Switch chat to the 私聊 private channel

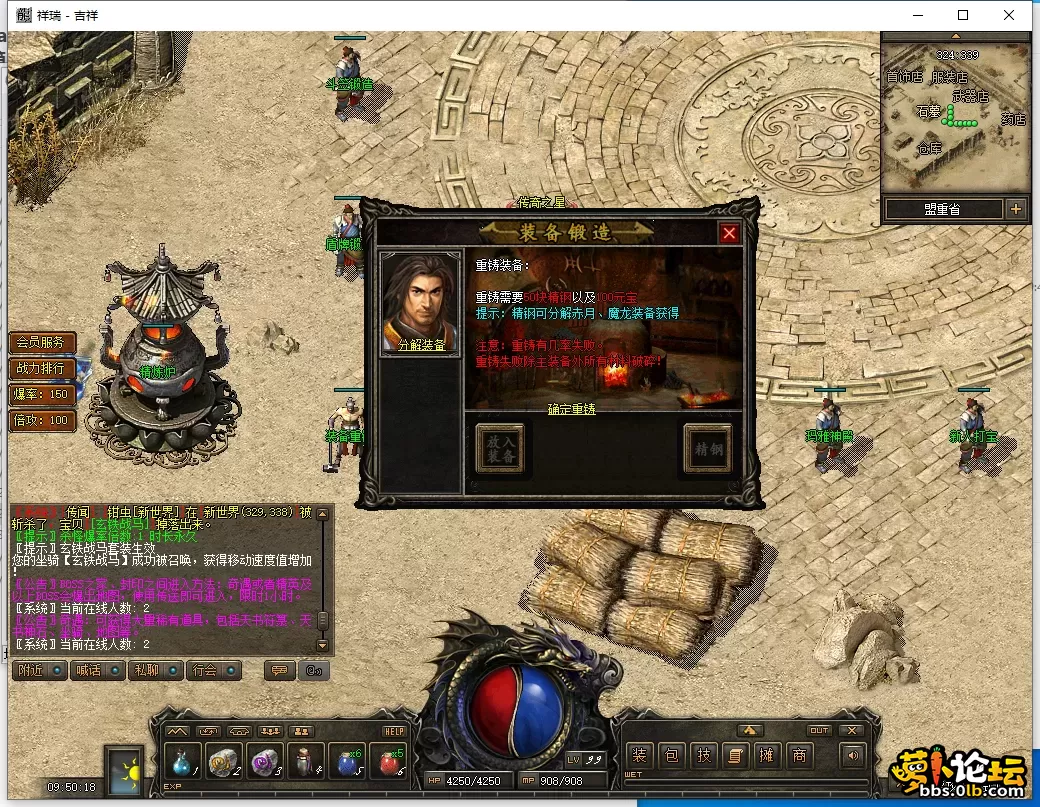tap(148, 670)
